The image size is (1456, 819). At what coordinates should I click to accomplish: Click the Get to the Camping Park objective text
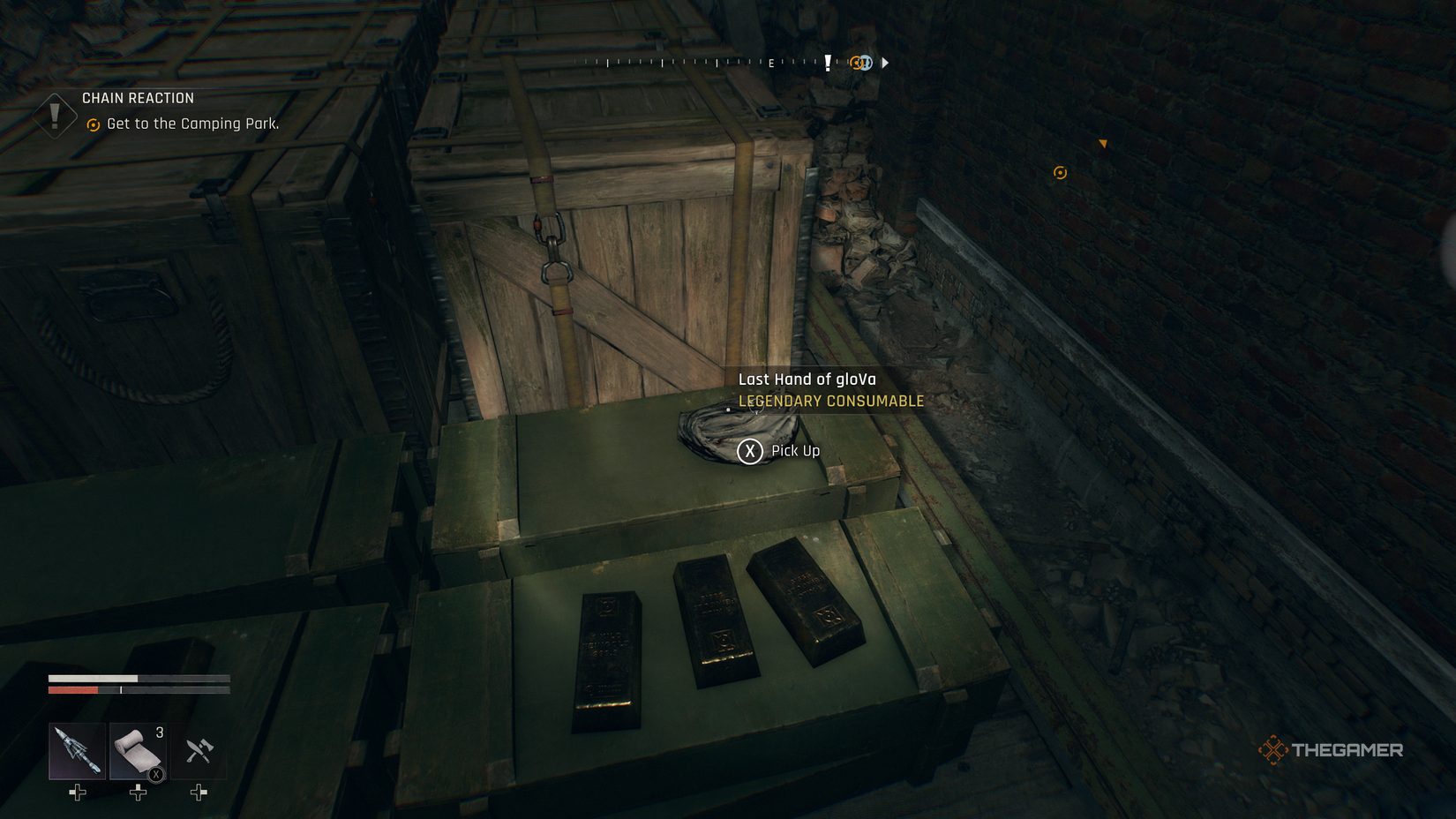click(192, 124)
